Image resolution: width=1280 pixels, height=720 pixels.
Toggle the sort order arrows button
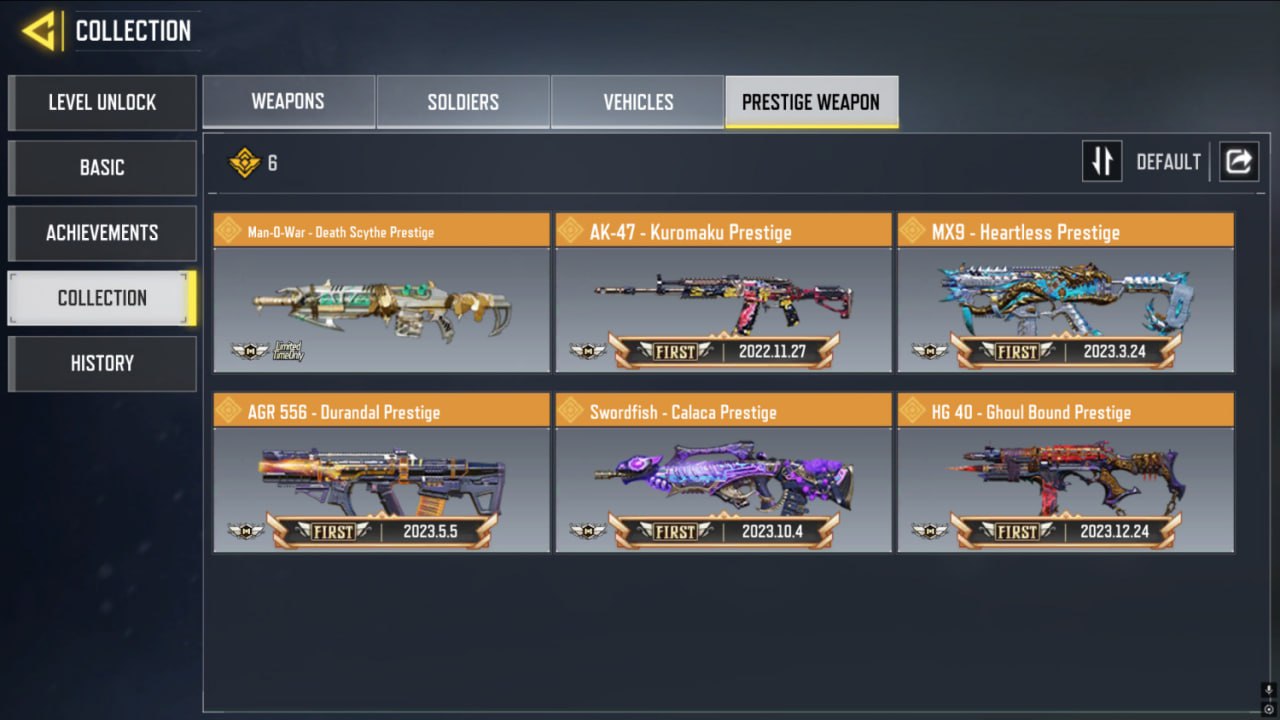pyautogui.click(x=1102, y=161)
